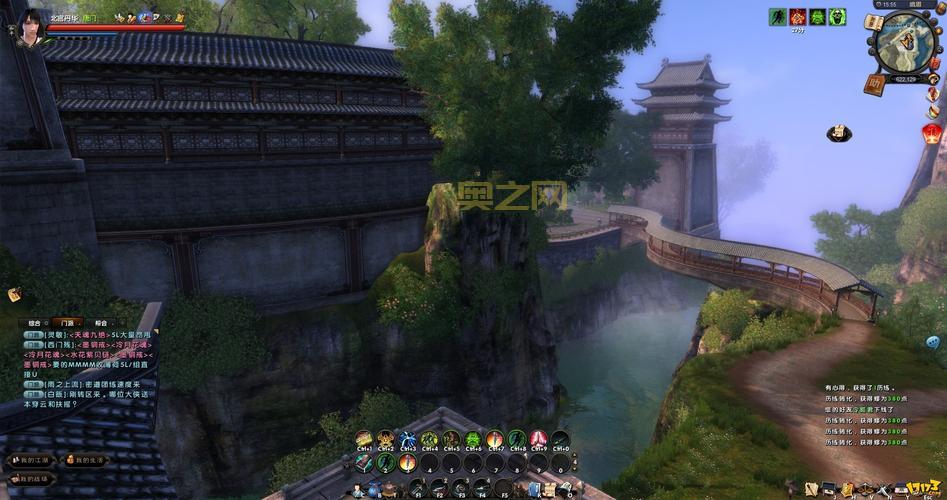Click the 助 wooden sign below minimap
This screenshot has height=500, width=947.
(875, 83)
